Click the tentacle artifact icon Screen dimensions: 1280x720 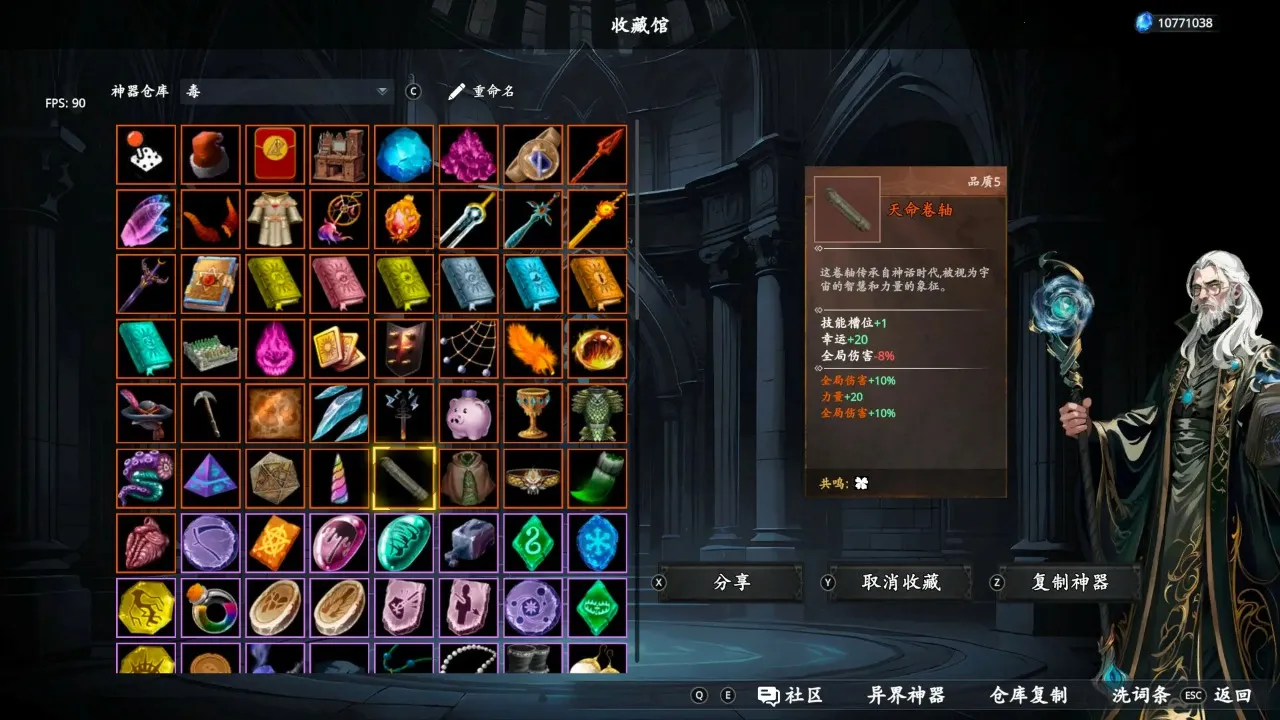(x=145, y=478)
